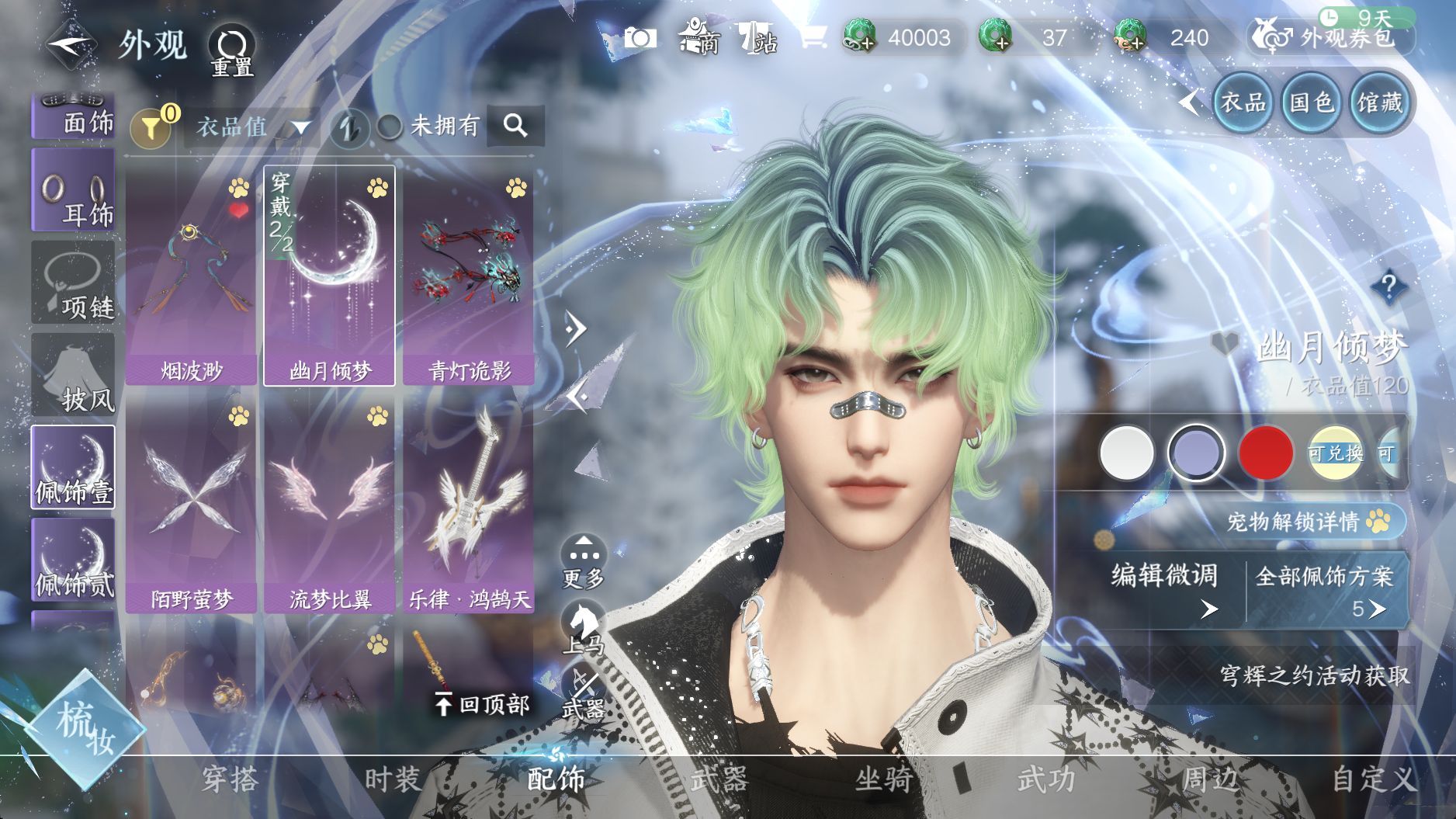Image resolution: width=1456 pixels, height=819 pixels.
Task: Choose the 青灯诡影 accessory item
Action: [x=469, y=276]
